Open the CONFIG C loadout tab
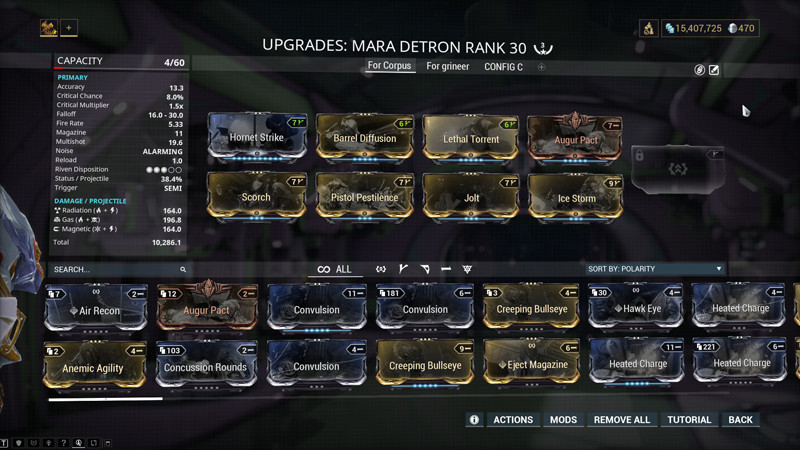 point(503,67)
